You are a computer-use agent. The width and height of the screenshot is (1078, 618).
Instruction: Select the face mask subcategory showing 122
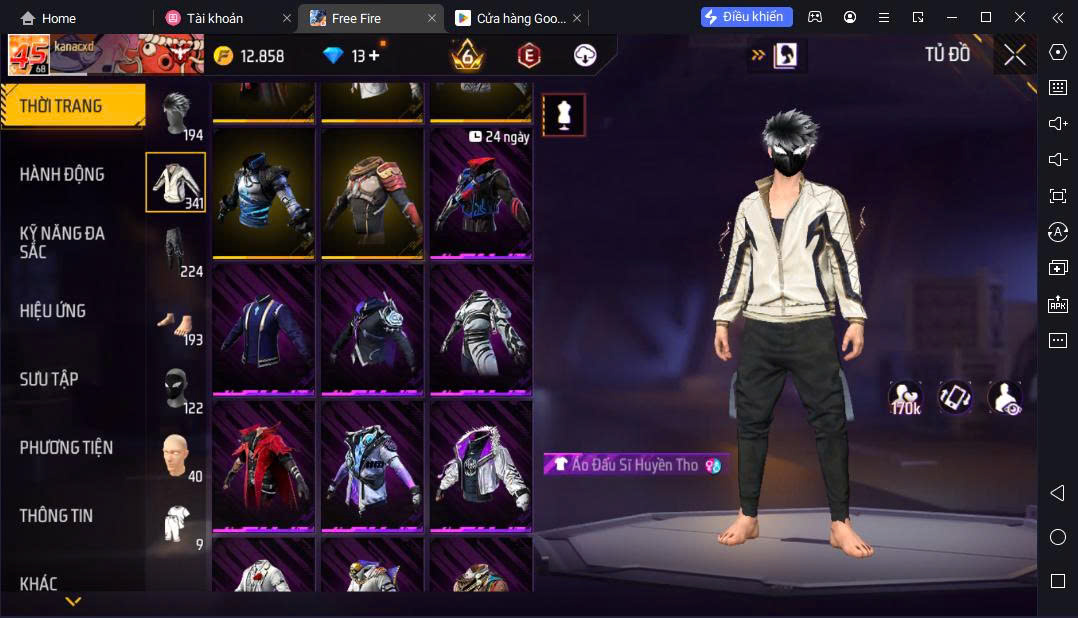coord(177,390)
